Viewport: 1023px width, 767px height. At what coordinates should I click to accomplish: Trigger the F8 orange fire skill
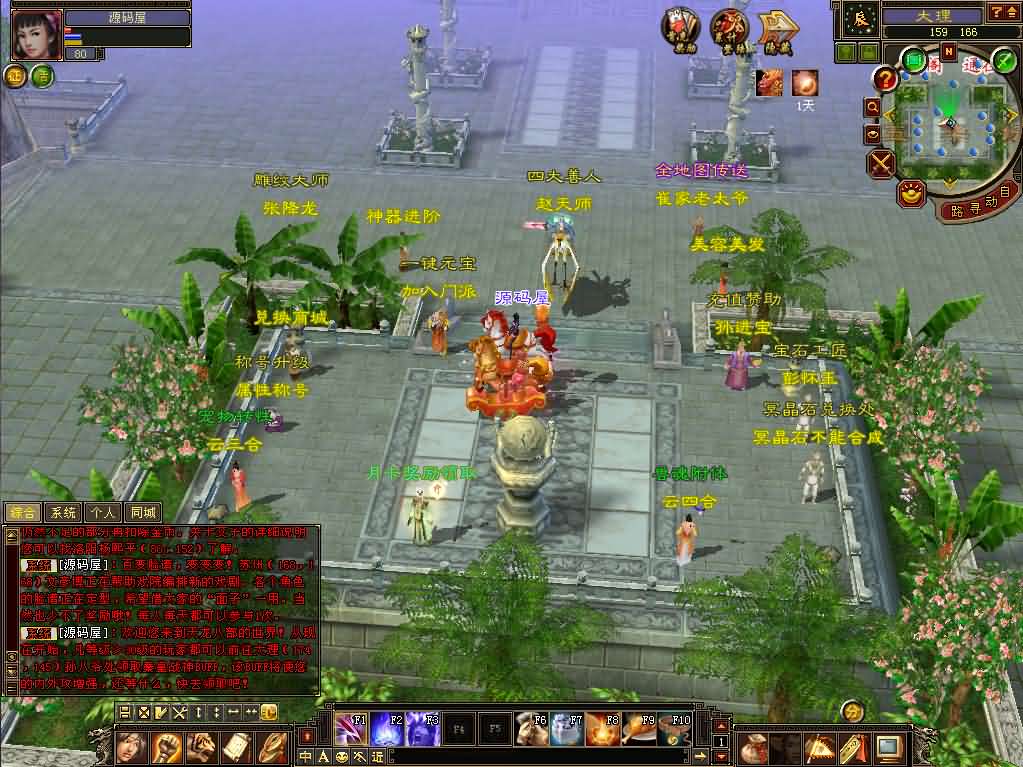pos(600,730)
